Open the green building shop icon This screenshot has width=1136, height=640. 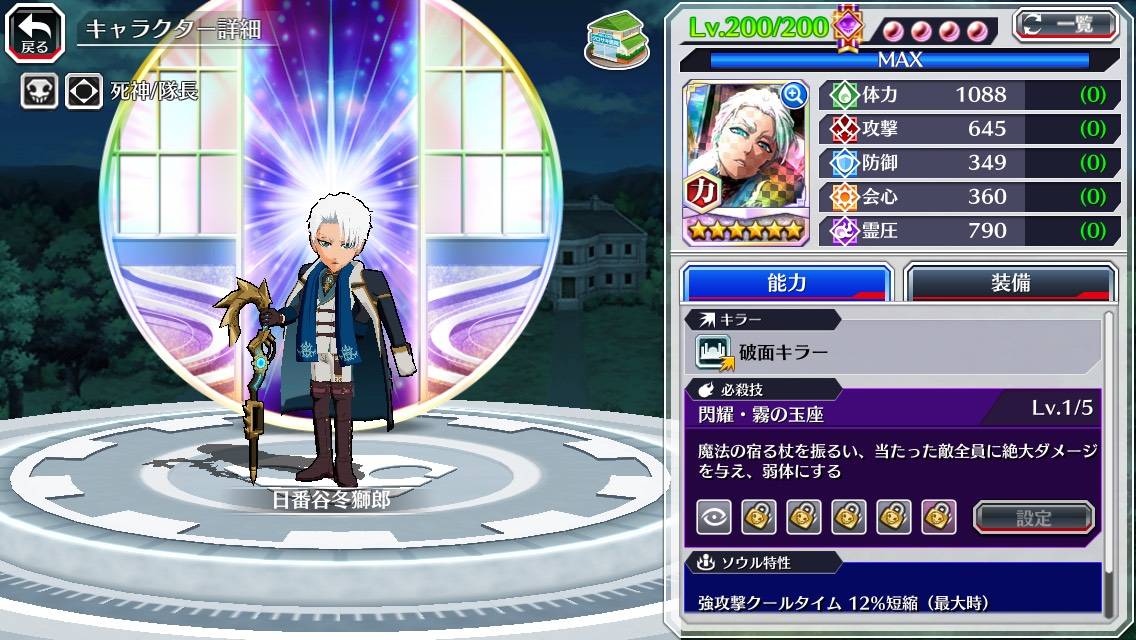tap(614, 38)
